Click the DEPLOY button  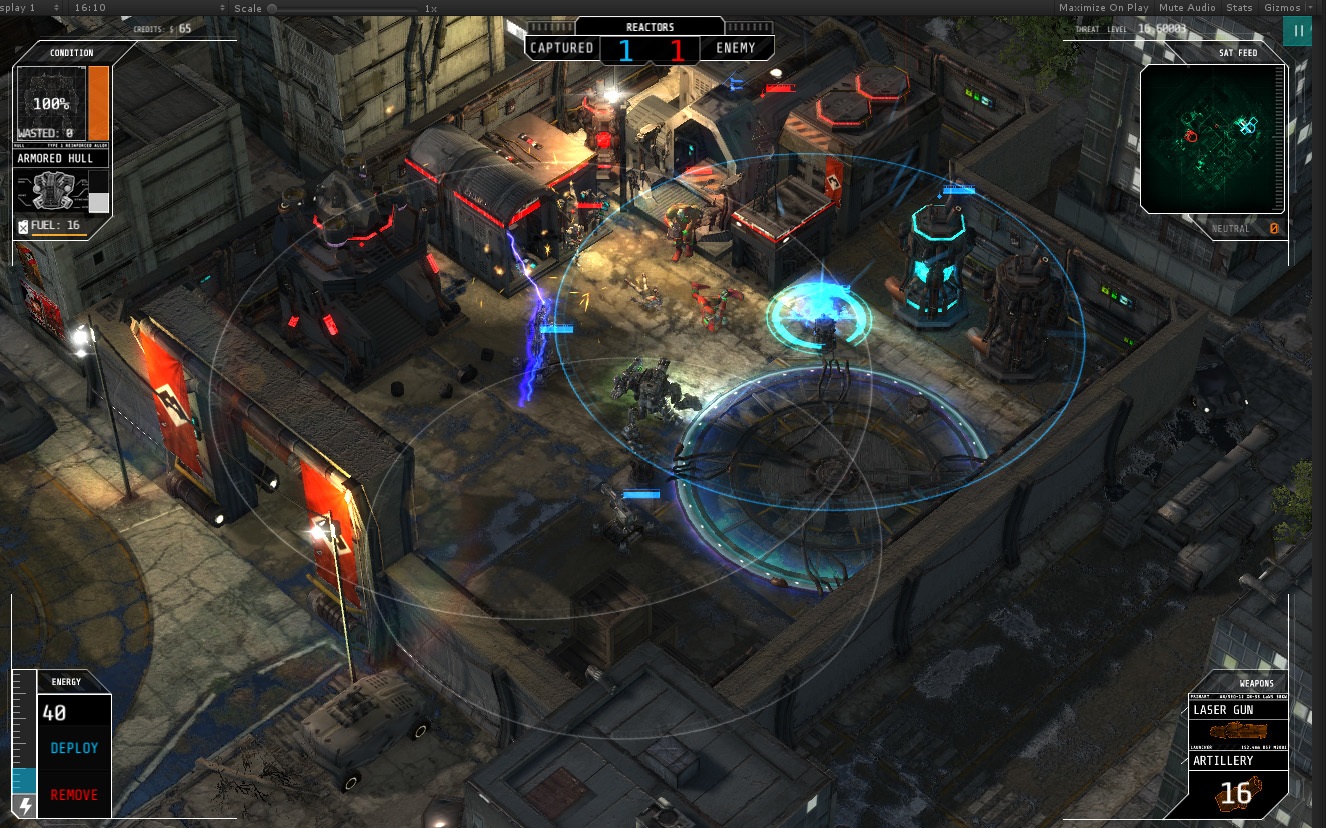pyautogui.click(x=74, y=747)
